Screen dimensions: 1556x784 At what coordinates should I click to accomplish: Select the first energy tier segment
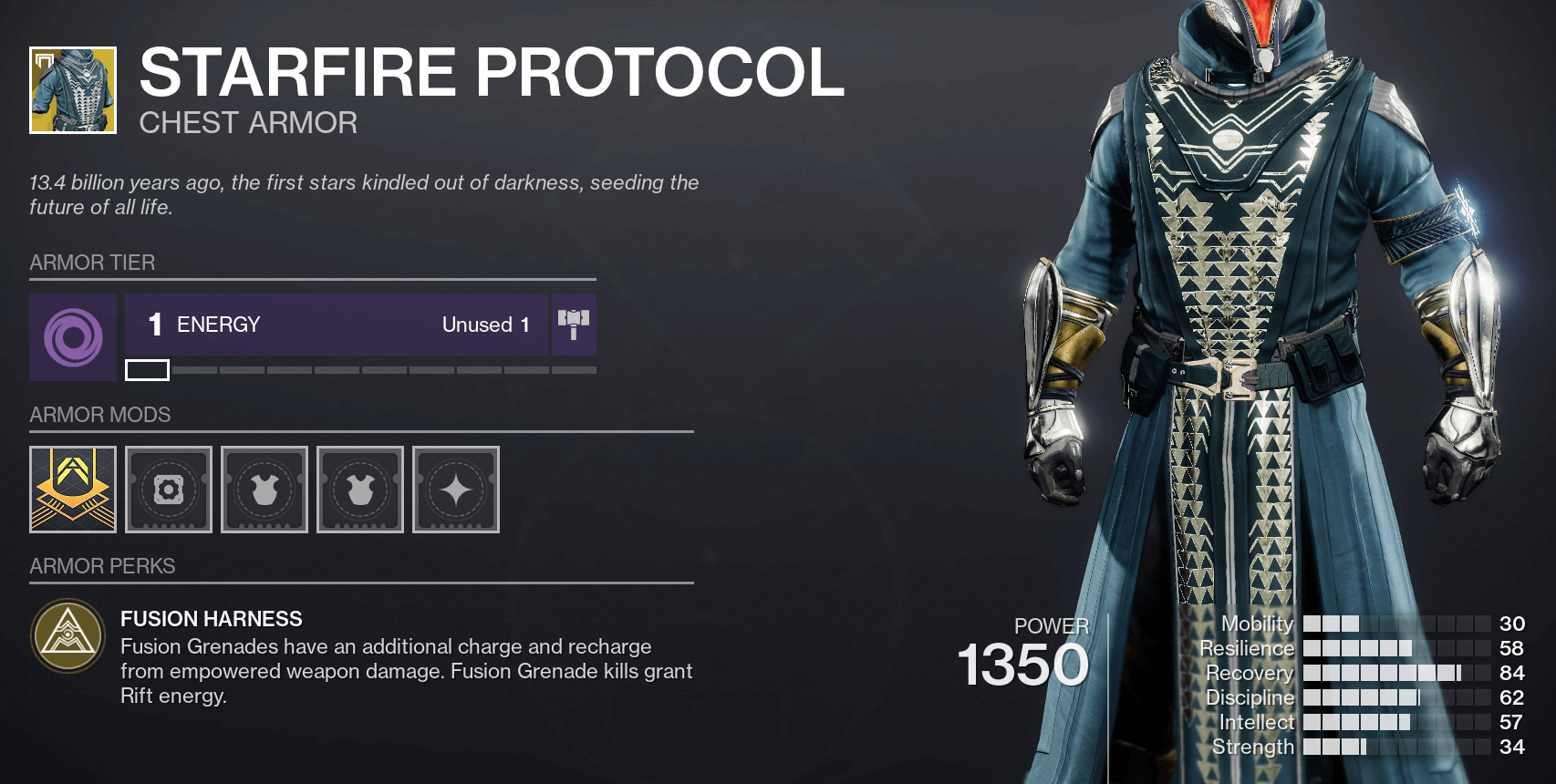pyautogui.click(x=147, y=370)
